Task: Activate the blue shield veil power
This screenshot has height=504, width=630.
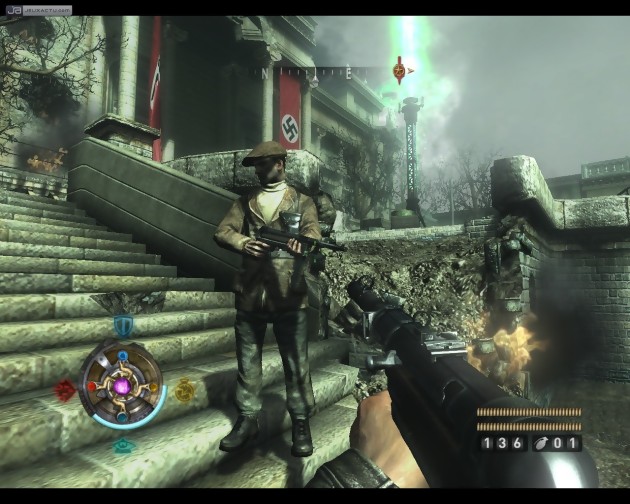Action: [123, 325]
